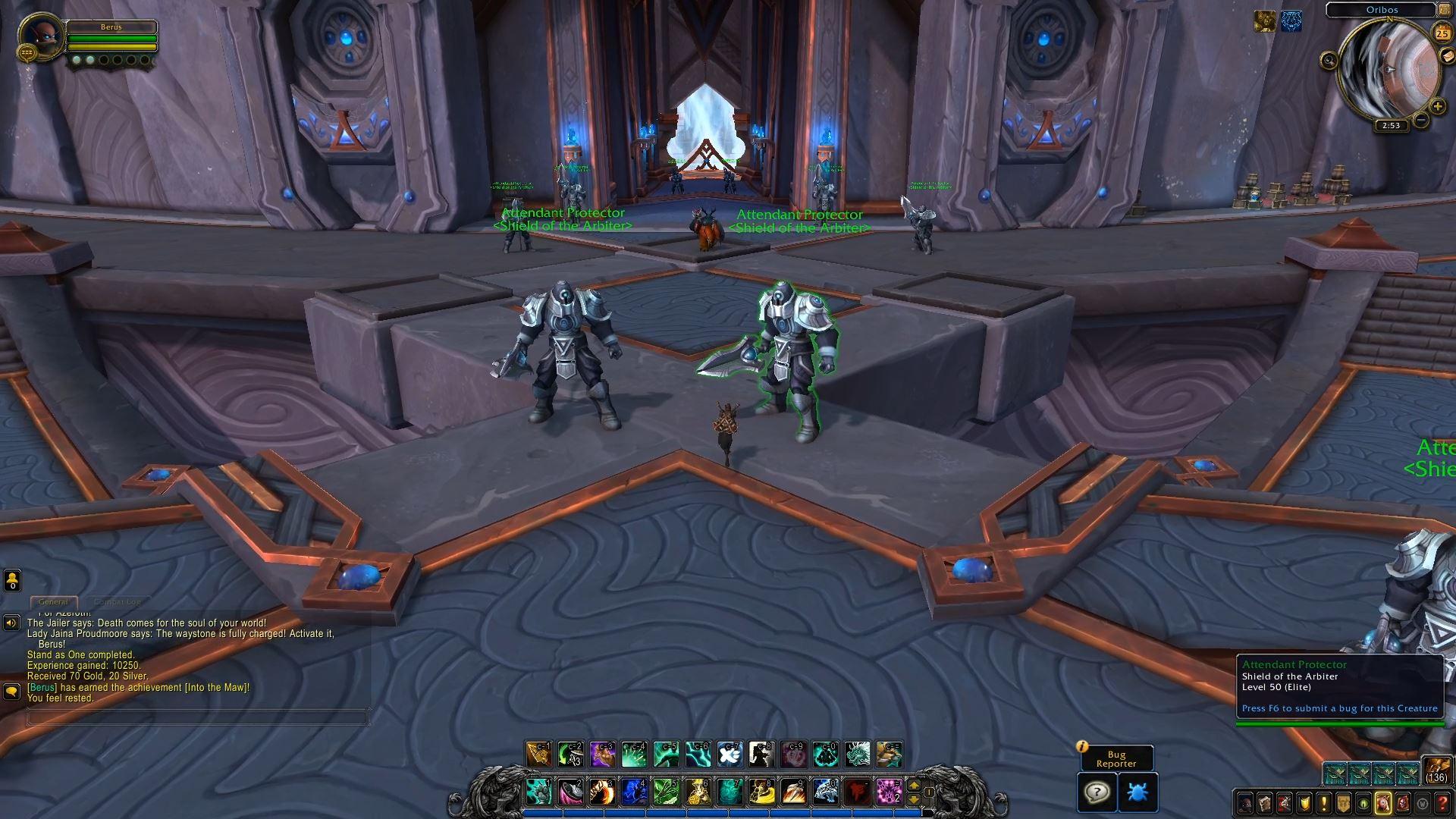Open the Combat Log chat tab
1456x819 pixels.
(x=118, y=602)
